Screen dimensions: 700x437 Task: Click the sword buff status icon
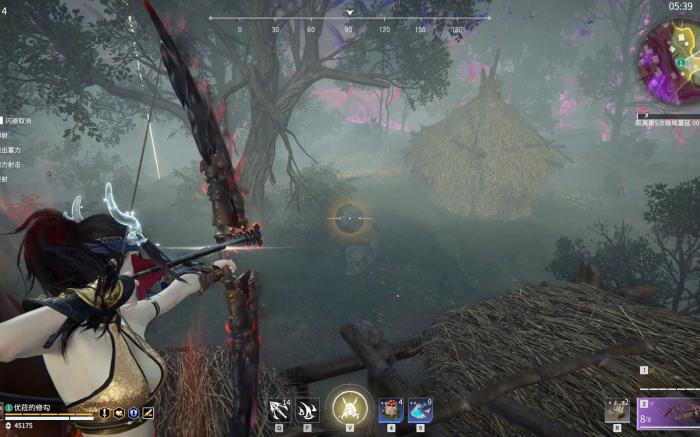point(103,413)
